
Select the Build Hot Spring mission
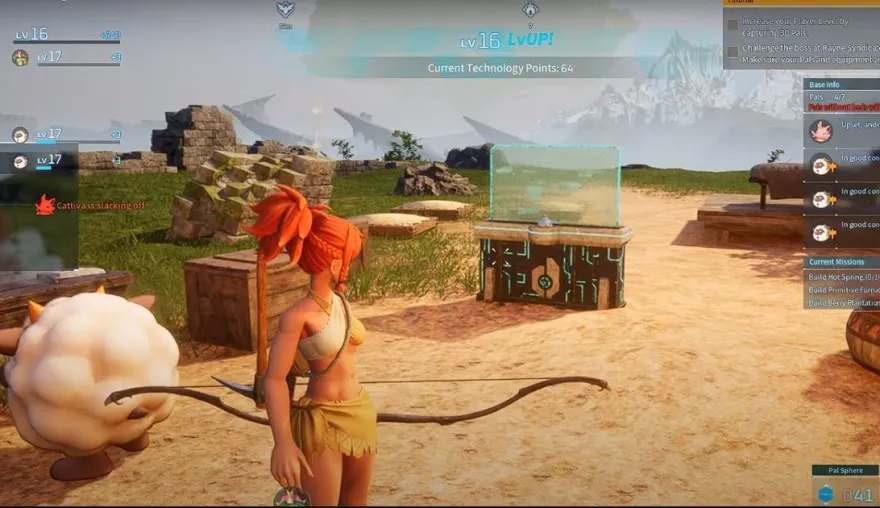tap(842, 276)
